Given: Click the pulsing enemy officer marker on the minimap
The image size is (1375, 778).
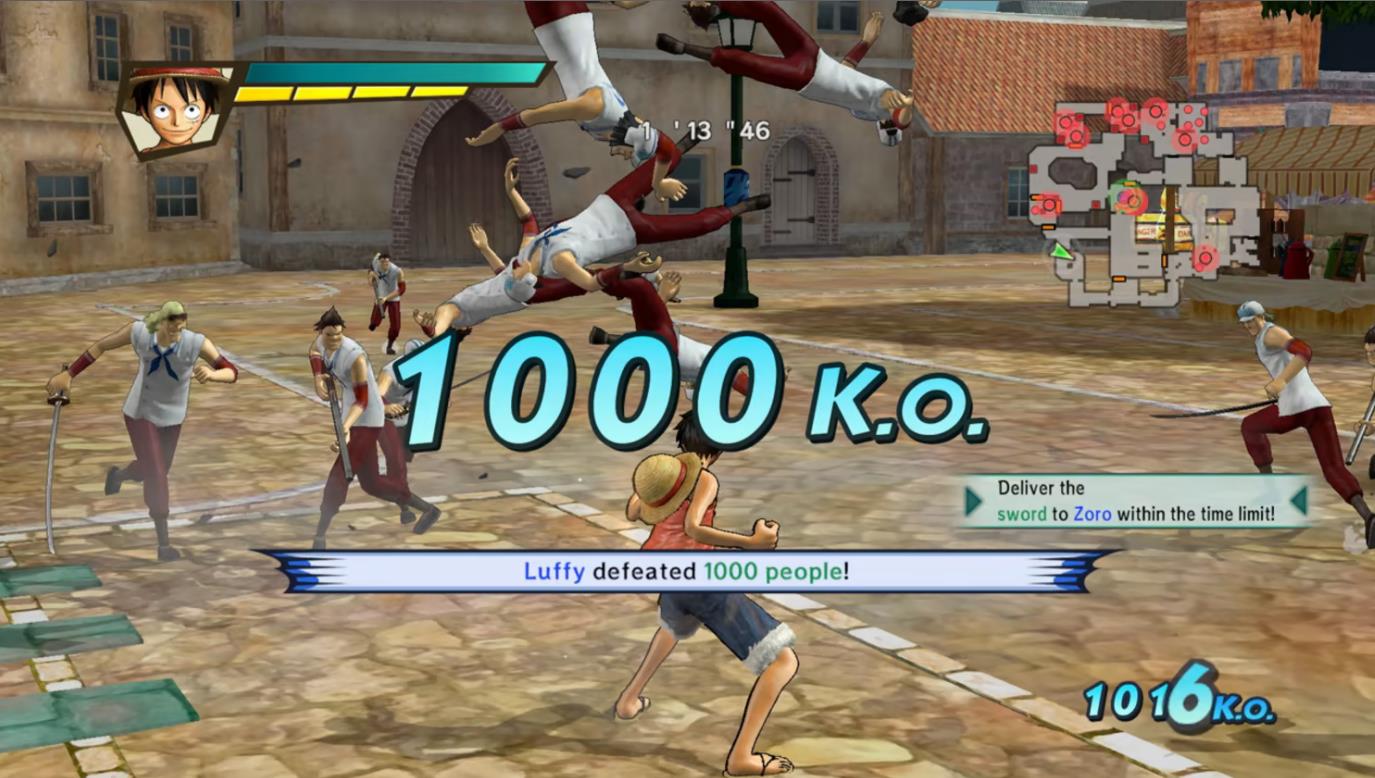Looking at the screenshot, I should pos(1133,199).
